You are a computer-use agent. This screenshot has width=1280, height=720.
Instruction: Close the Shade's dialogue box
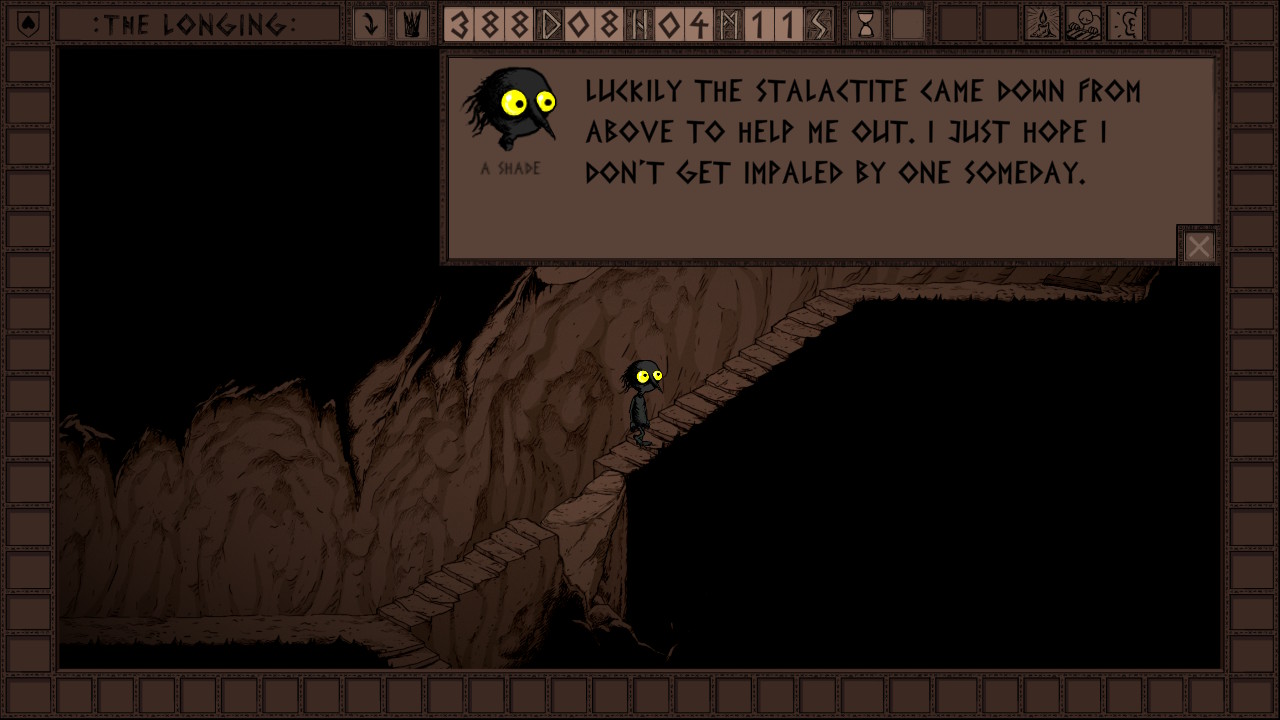(x=1198, y=246)
